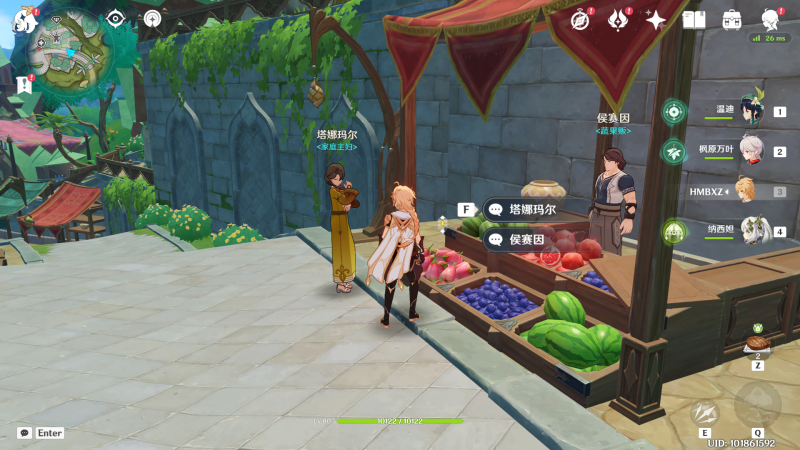800x450 pixels.
Task: Activate the eye-shaped icon beside the minimap
Action: [116, 18]
